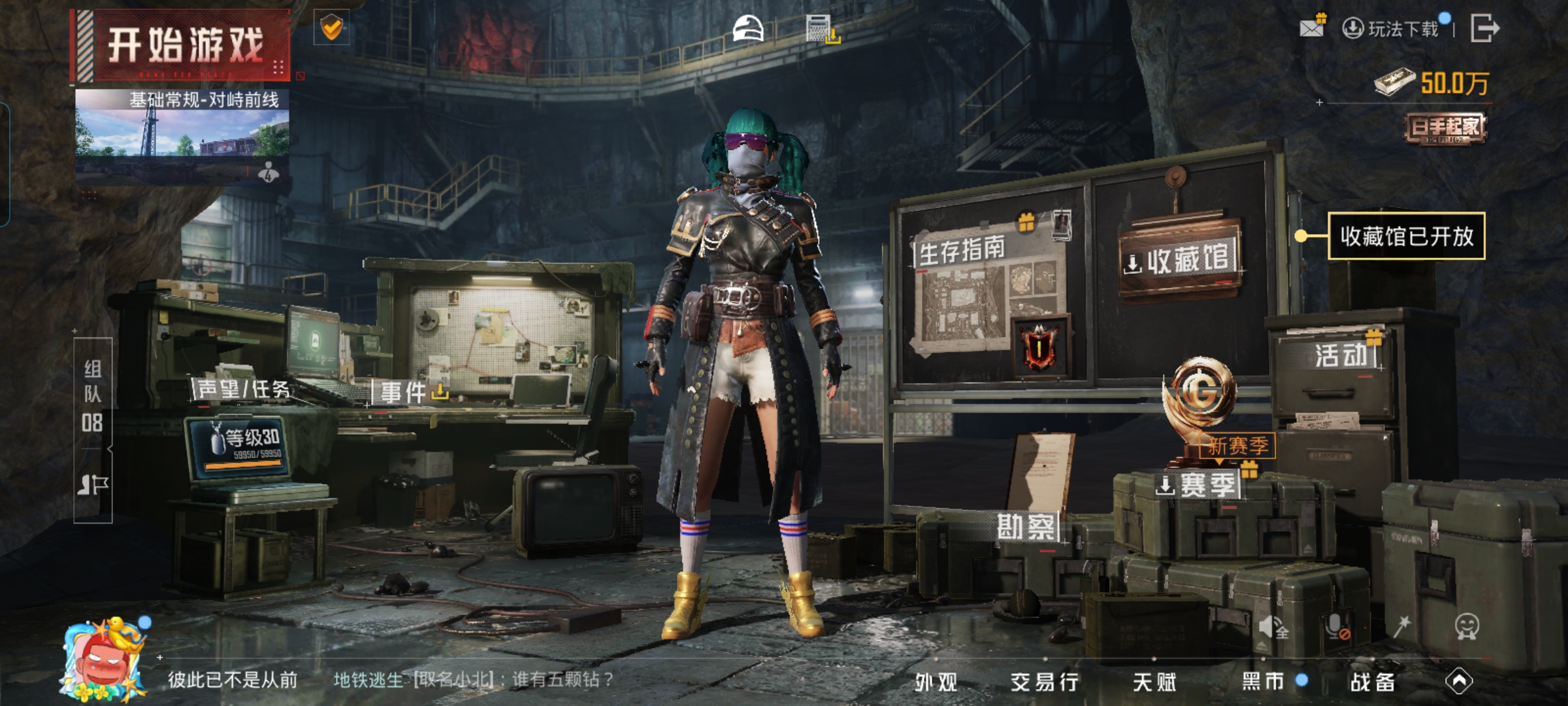Open the 天赋 talents tab
Screen dimensions: 1568x706
point(1154,682)
